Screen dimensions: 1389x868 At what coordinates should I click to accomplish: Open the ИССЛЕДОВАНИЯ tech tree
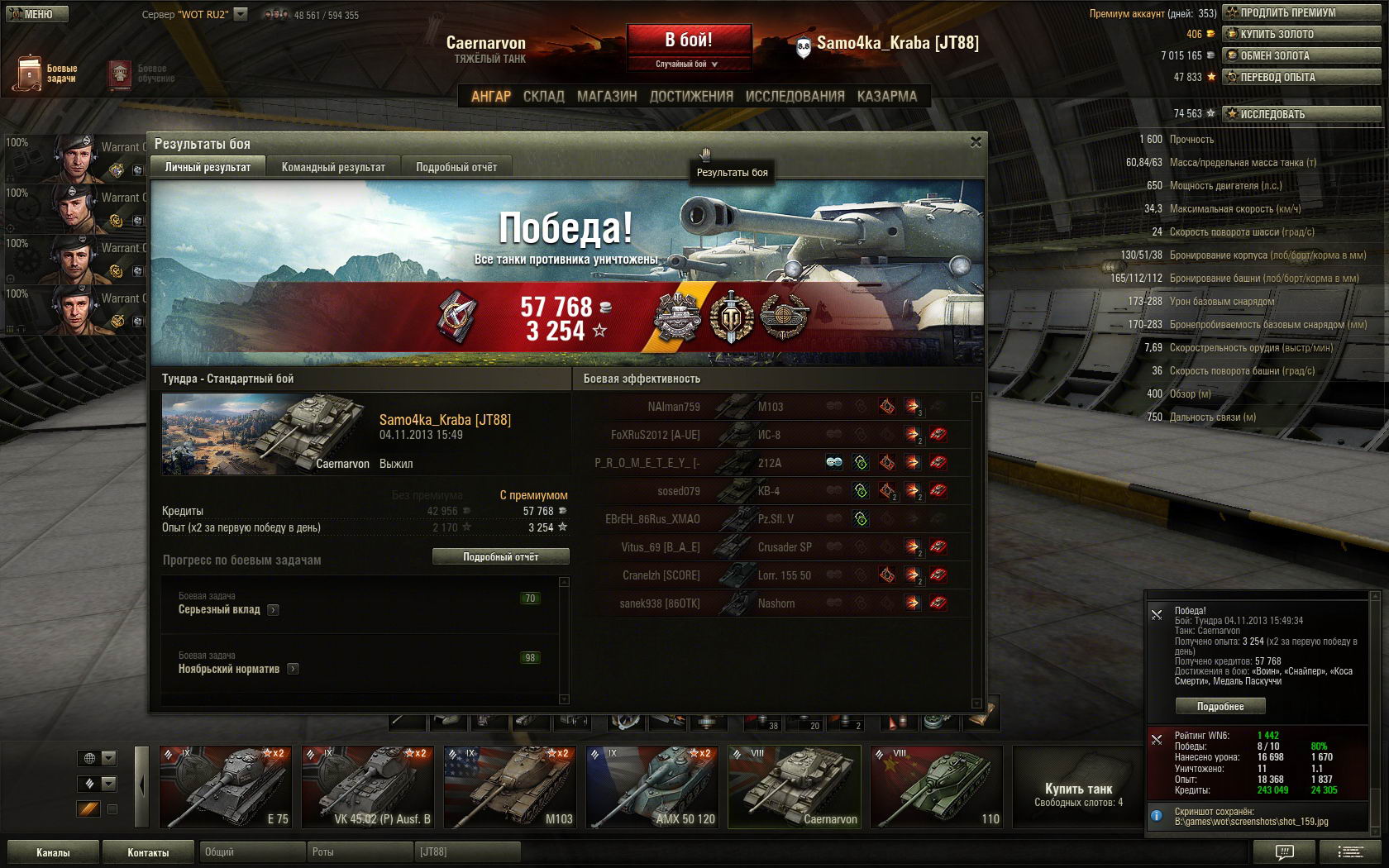(x=795, y=96)
